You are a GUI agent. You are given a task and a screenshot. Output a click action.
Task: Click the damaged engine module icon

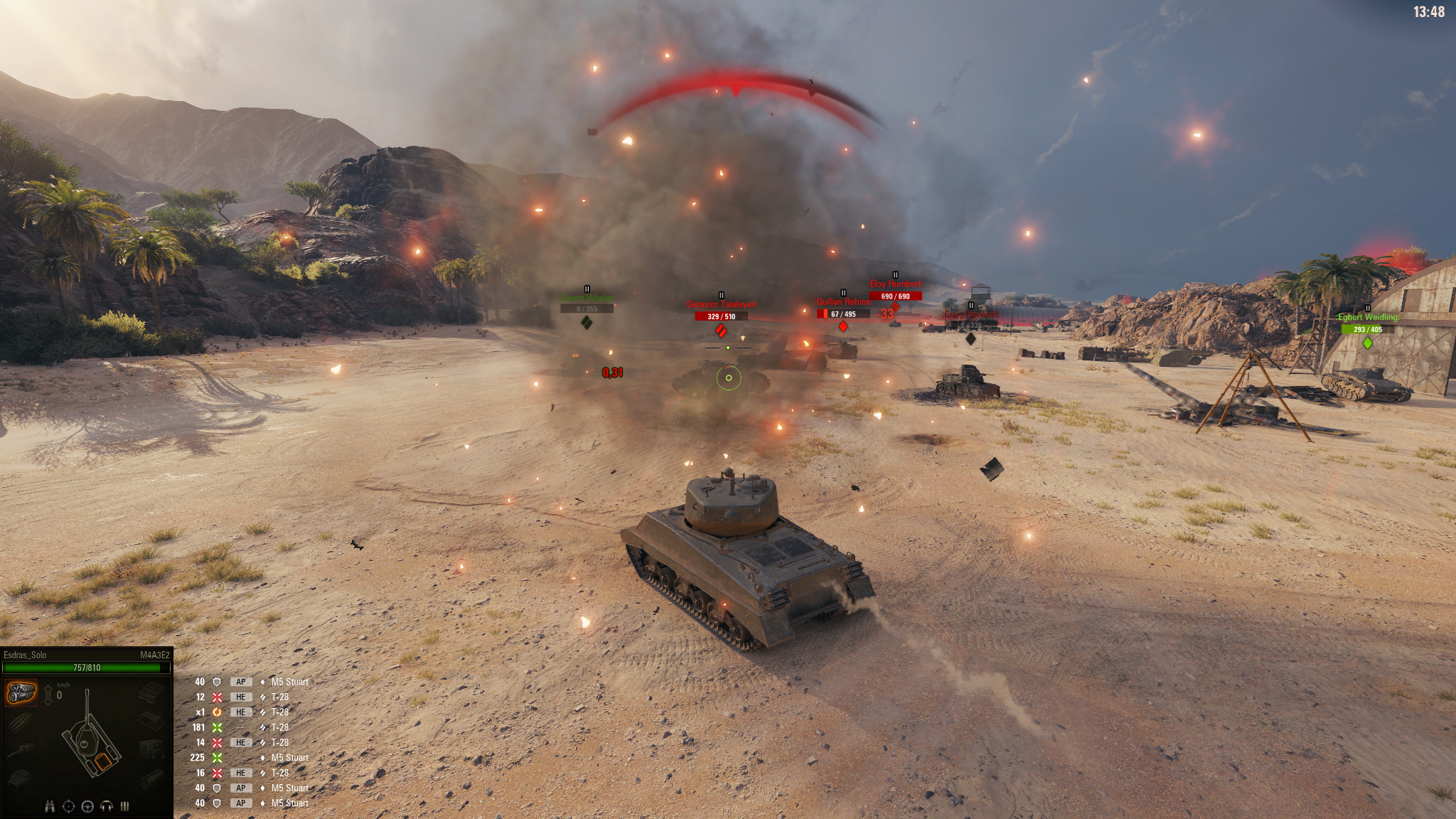[21, 692]
